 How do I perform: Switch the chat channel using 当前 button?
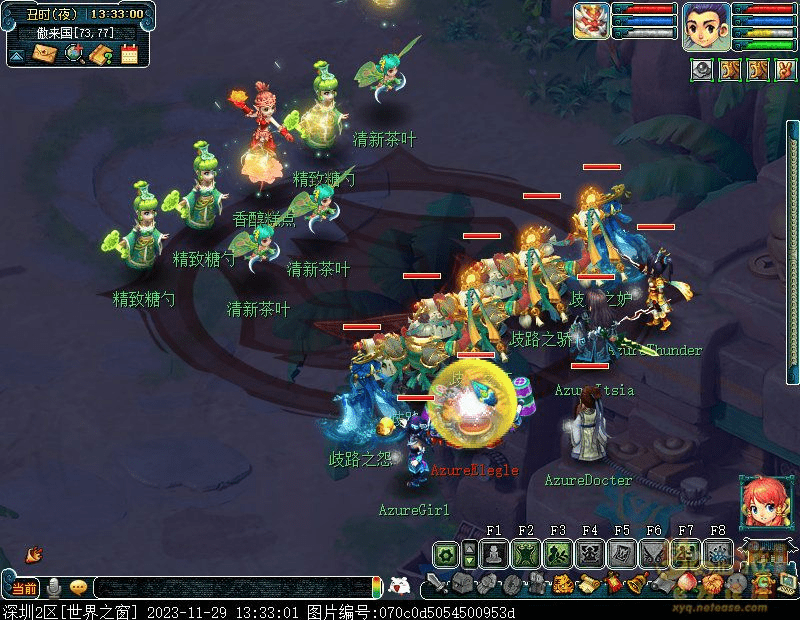click(x=23, y=588)
